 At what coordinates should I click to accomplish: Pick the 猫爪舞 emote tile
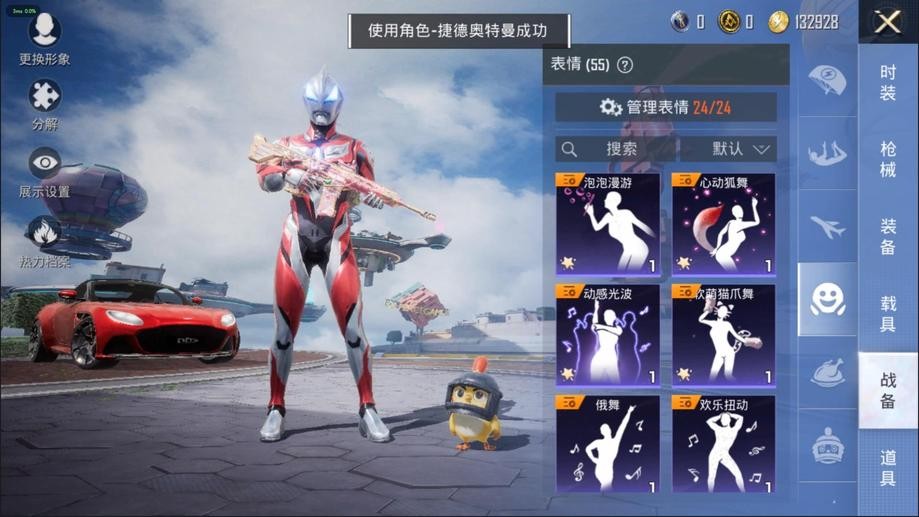[723, 335]
